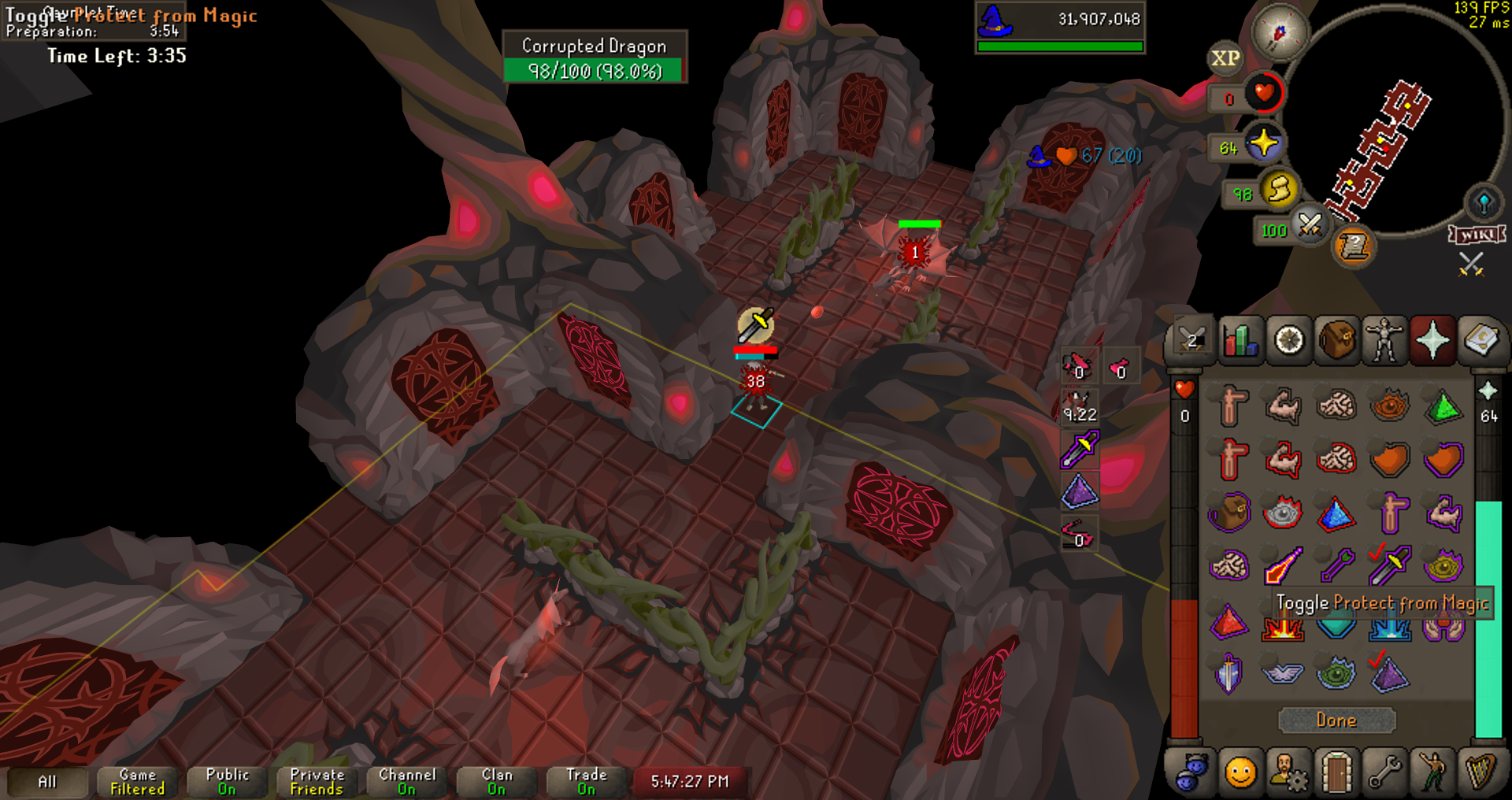Image resolution: width=1512 pixels, height=800 pixels.
Task: Use the special attack orb
Action: [x=1310, y=226]
